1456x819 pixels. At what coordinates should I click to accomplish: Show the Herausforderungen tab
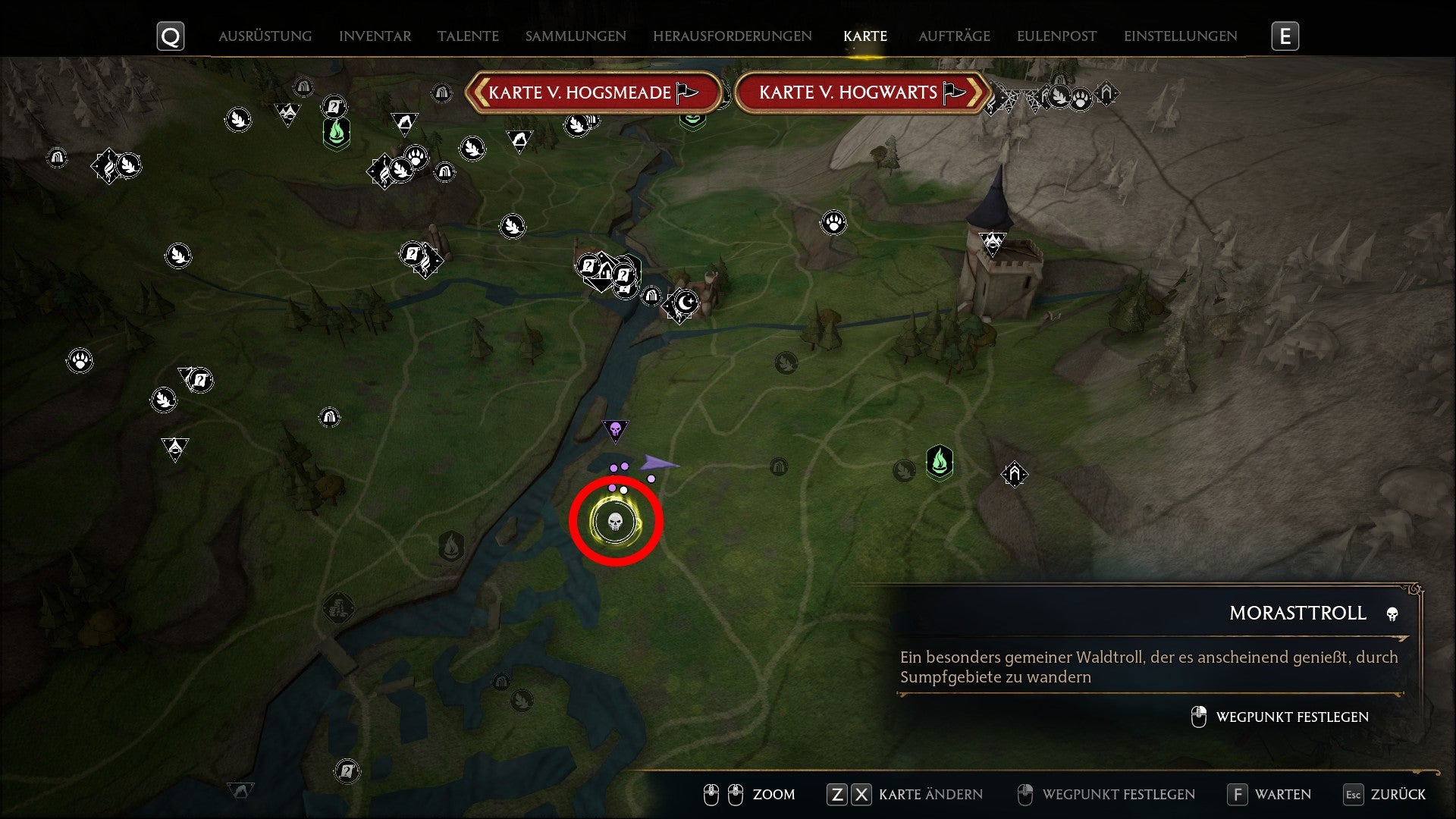click(732, 36)
